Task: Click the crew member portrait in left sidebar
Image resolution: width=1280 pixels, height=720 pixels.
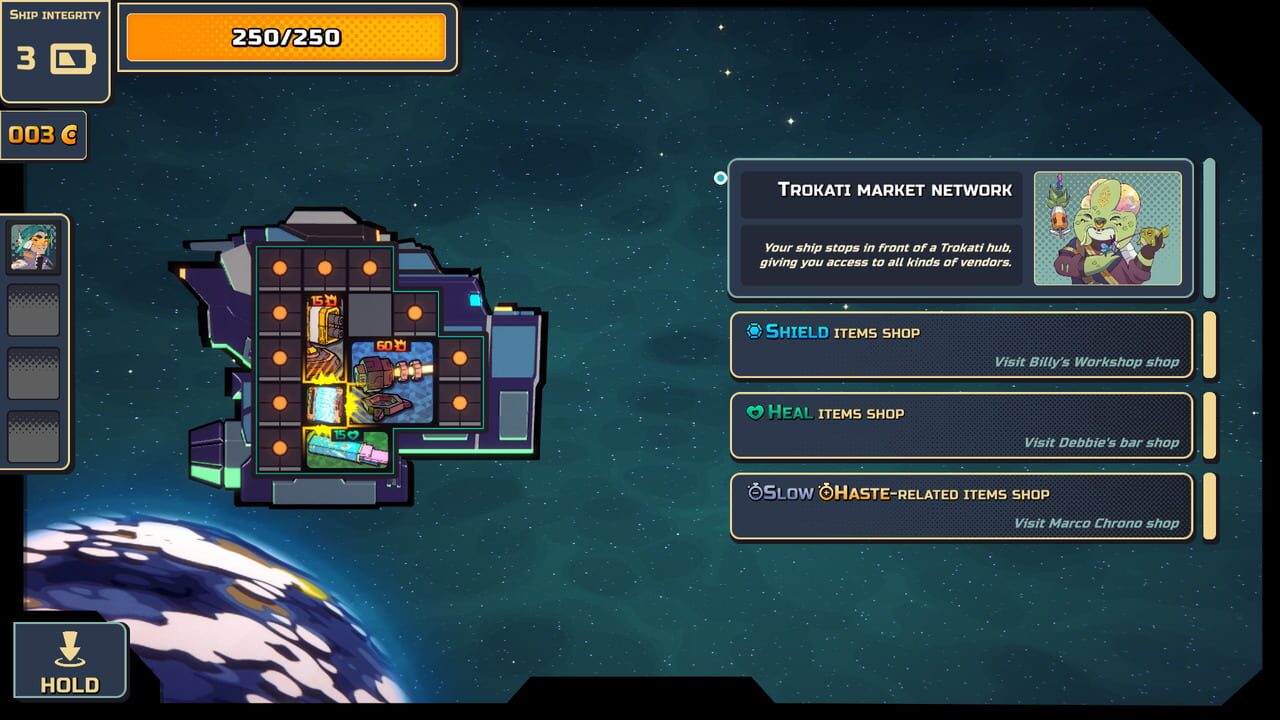Action: (x=33, y=248)
